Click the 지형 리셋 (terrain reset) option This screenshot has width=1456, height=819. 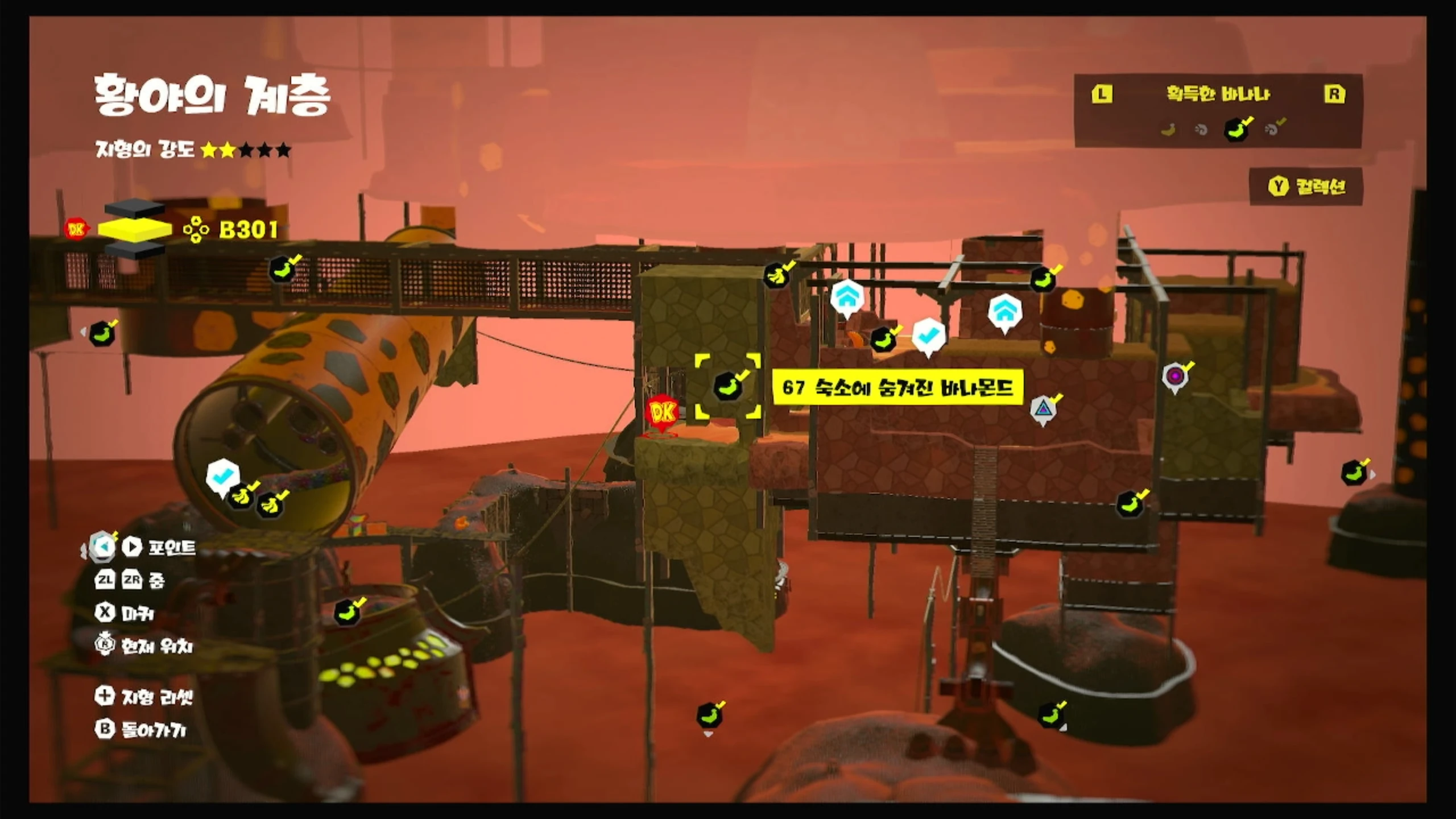pos(144,696)
